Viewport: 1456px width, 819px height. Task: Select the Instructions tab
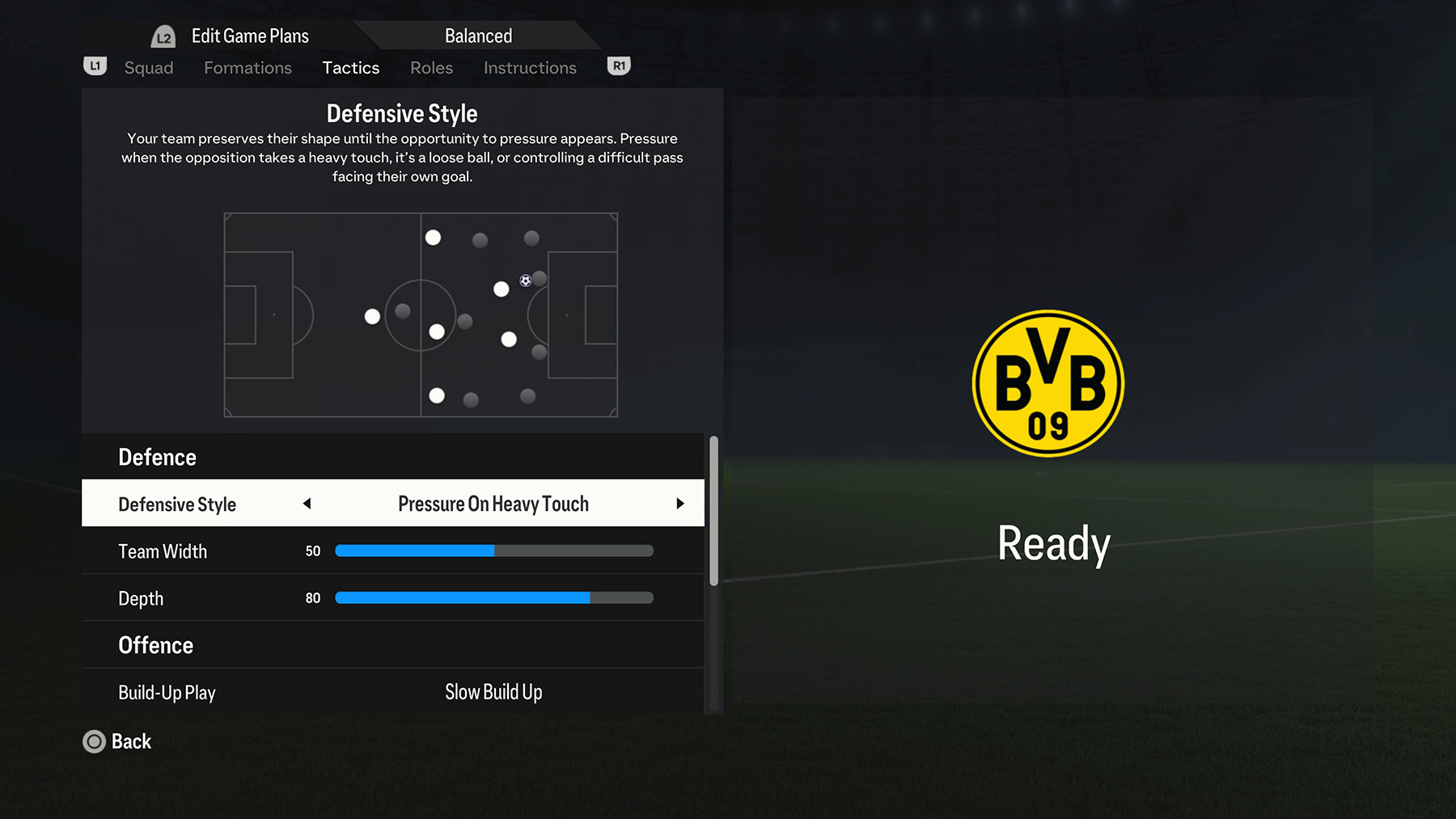click(530, 68)
